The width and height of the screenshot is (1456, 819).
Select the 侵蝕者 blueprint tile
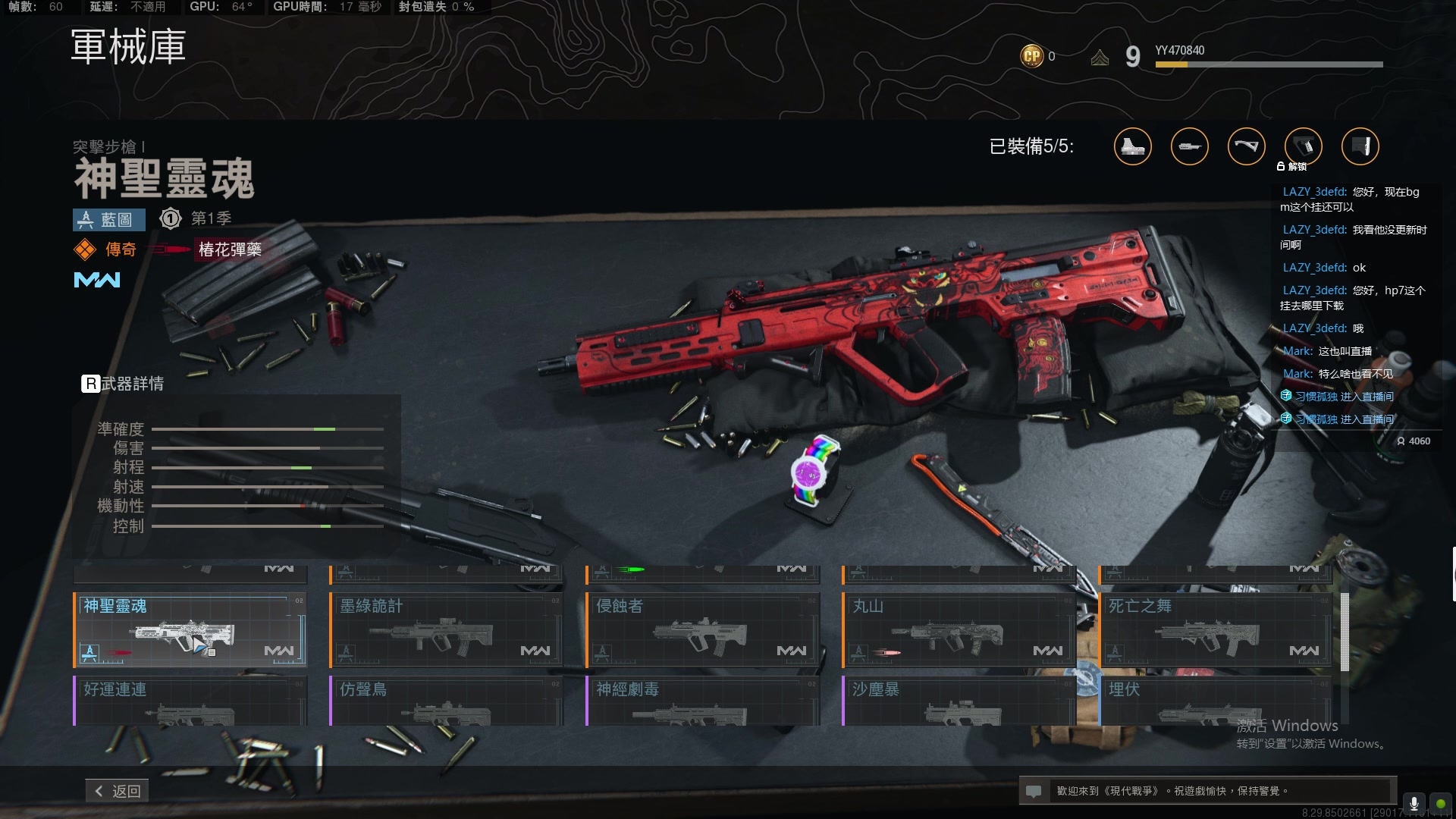pos(703,629)
